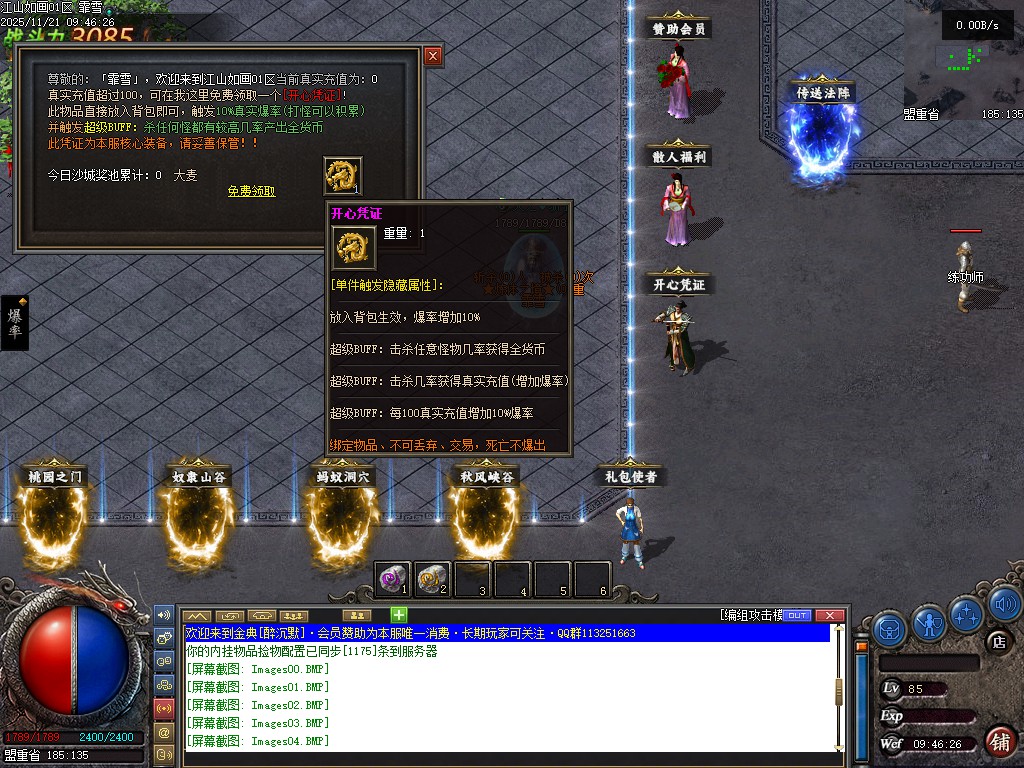Click the blue OUT button above chat
1024x768 pixels.
coord(797,615)
